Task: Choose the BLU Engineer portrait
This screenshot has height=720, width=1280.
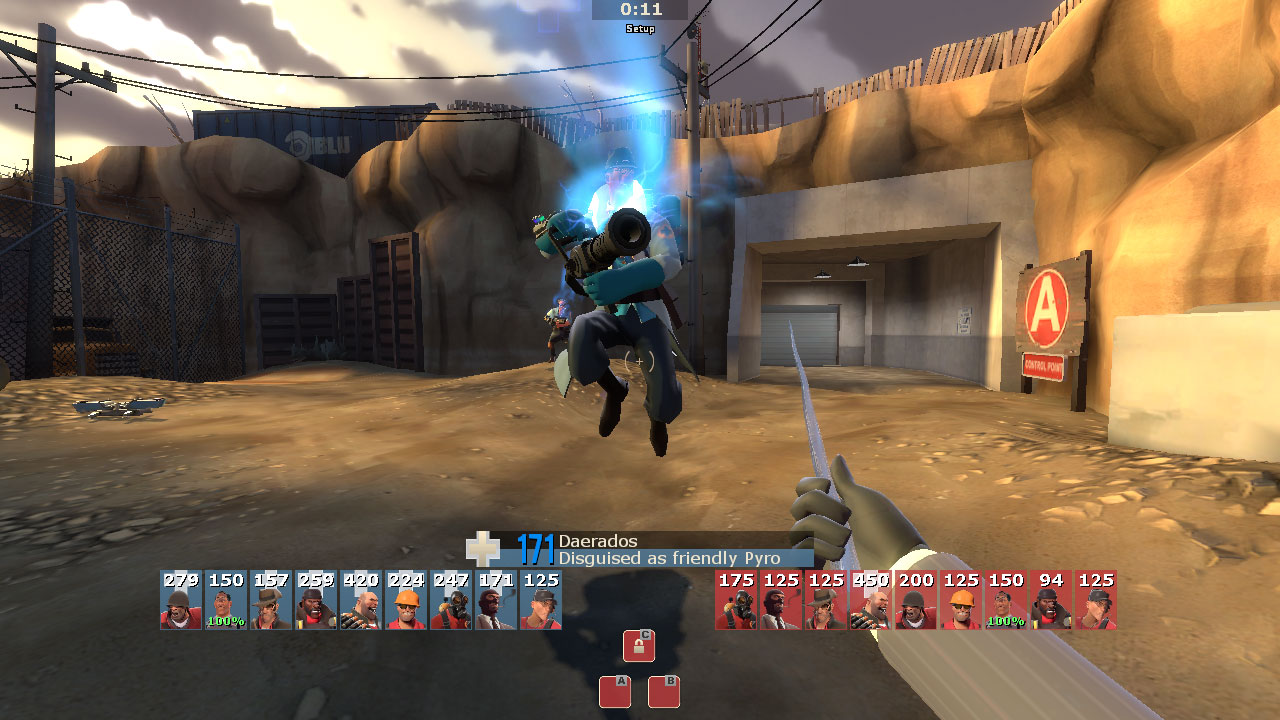Action: [x=406, y=600]
